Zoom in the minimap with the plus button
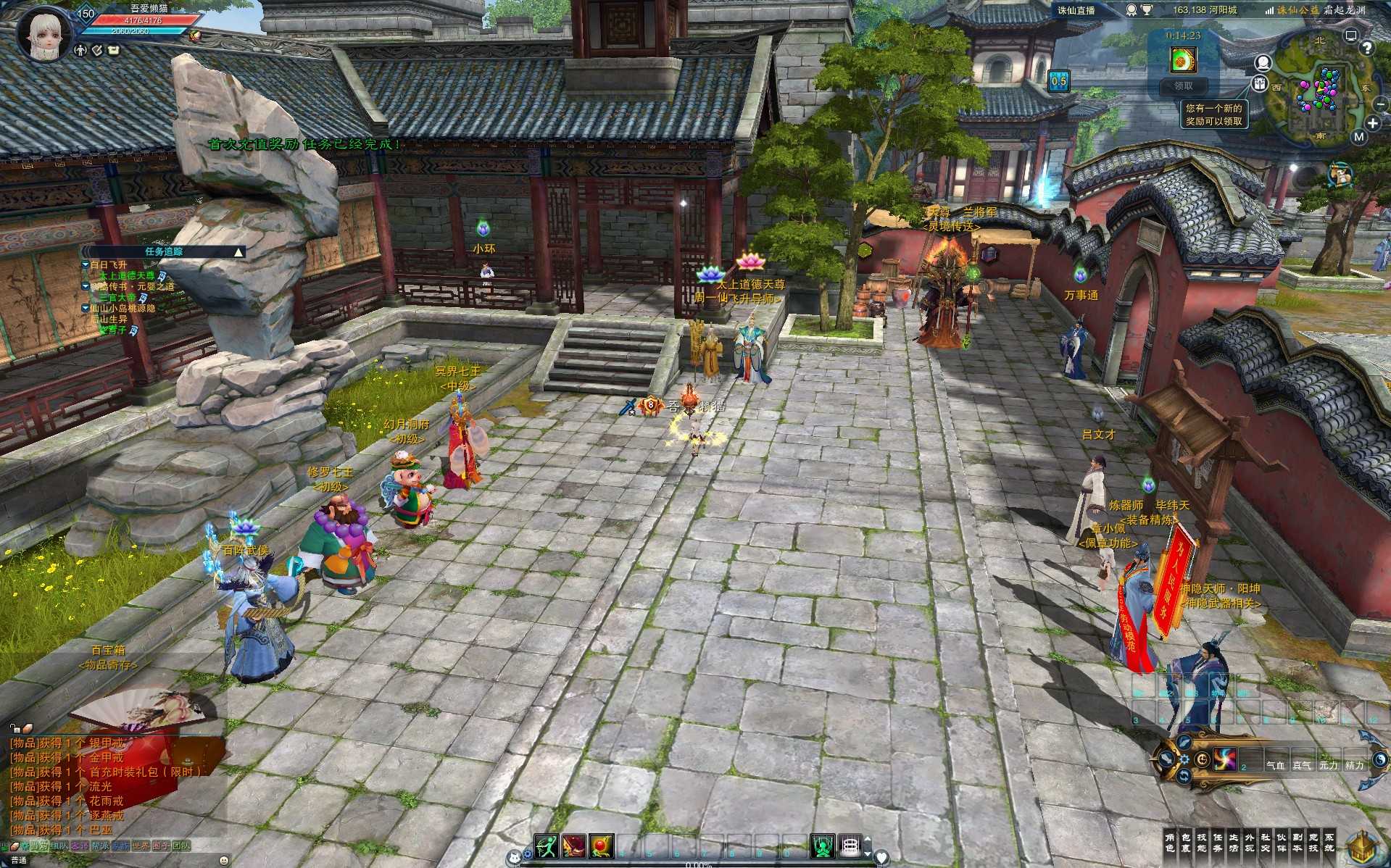This screenshot has width=1391, height=868. click(1372, 123)
